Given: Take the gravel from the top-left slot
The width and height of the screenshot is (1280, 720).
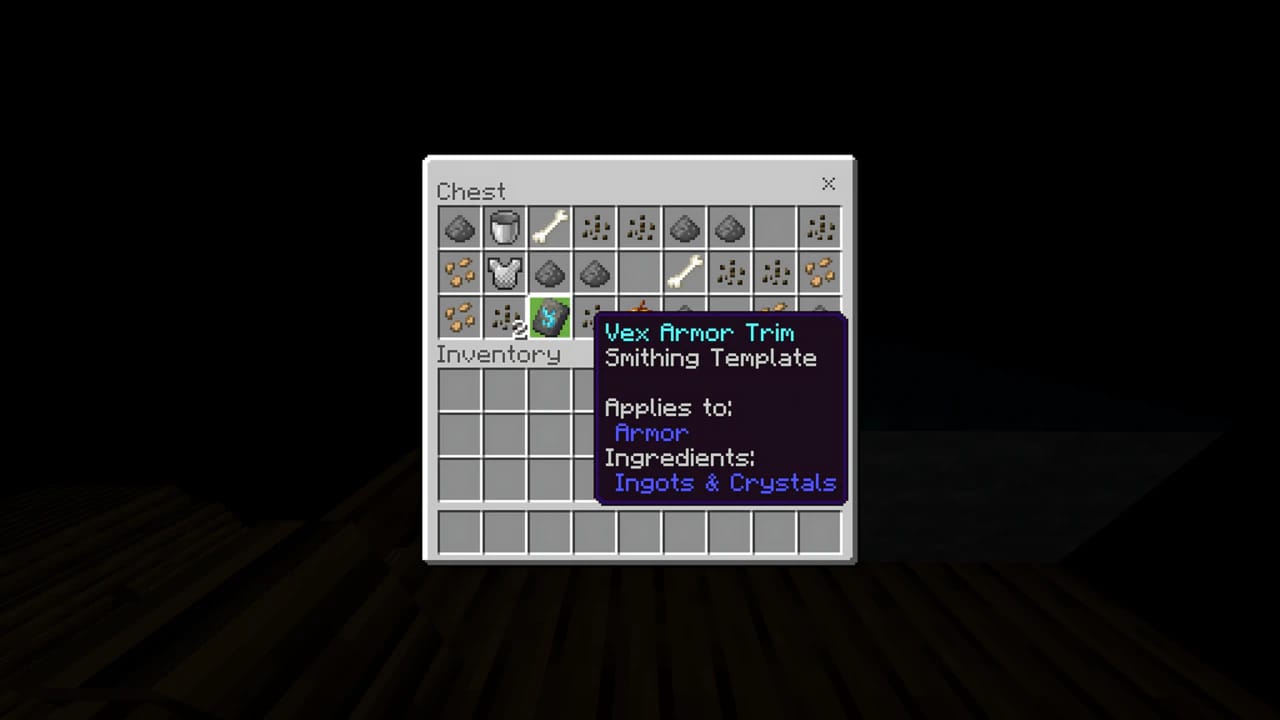Looking at the screenshot, I should 459,228.
